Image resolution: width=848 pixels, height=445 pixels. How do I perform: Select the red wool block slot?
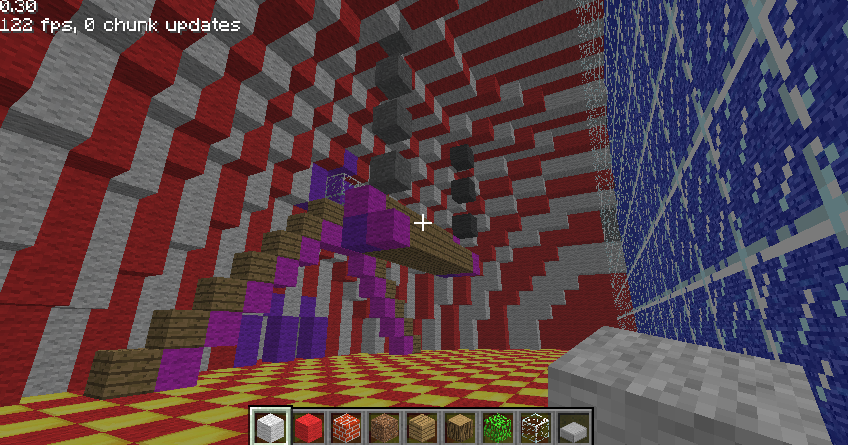click(x=308, y=426)
